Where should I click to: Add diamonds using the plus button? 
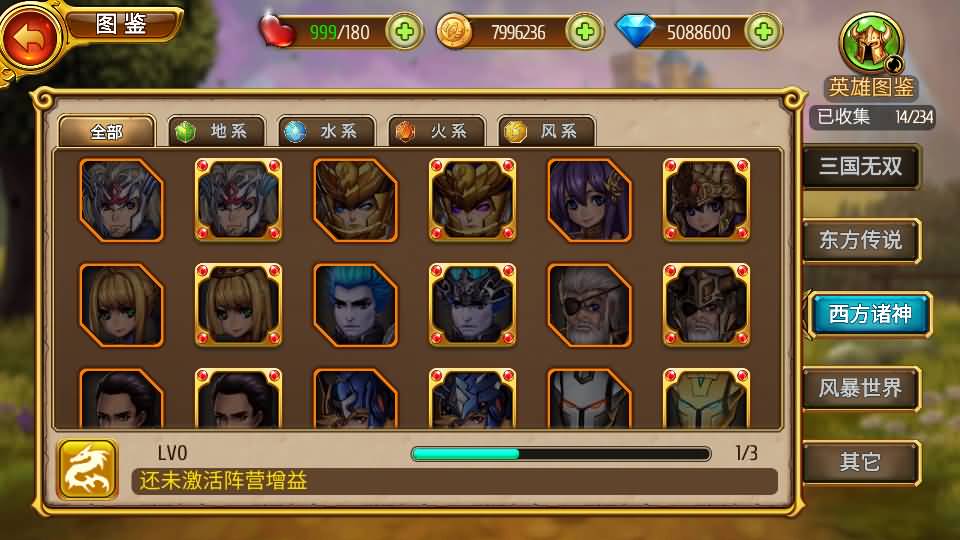click(x=763, y=32)
